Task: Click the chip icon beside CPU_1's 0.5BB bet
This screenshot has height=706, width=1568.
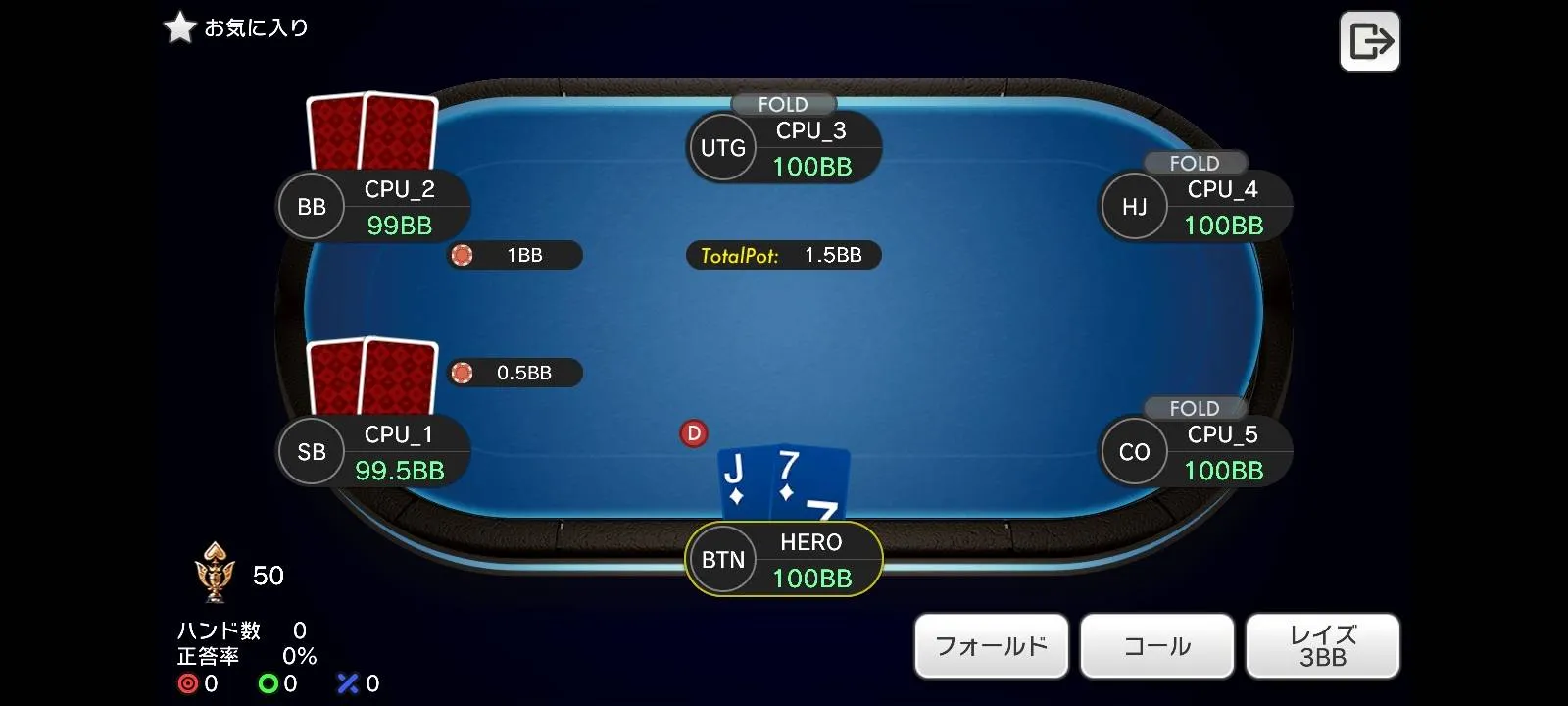Action: (x=461, y=373)
